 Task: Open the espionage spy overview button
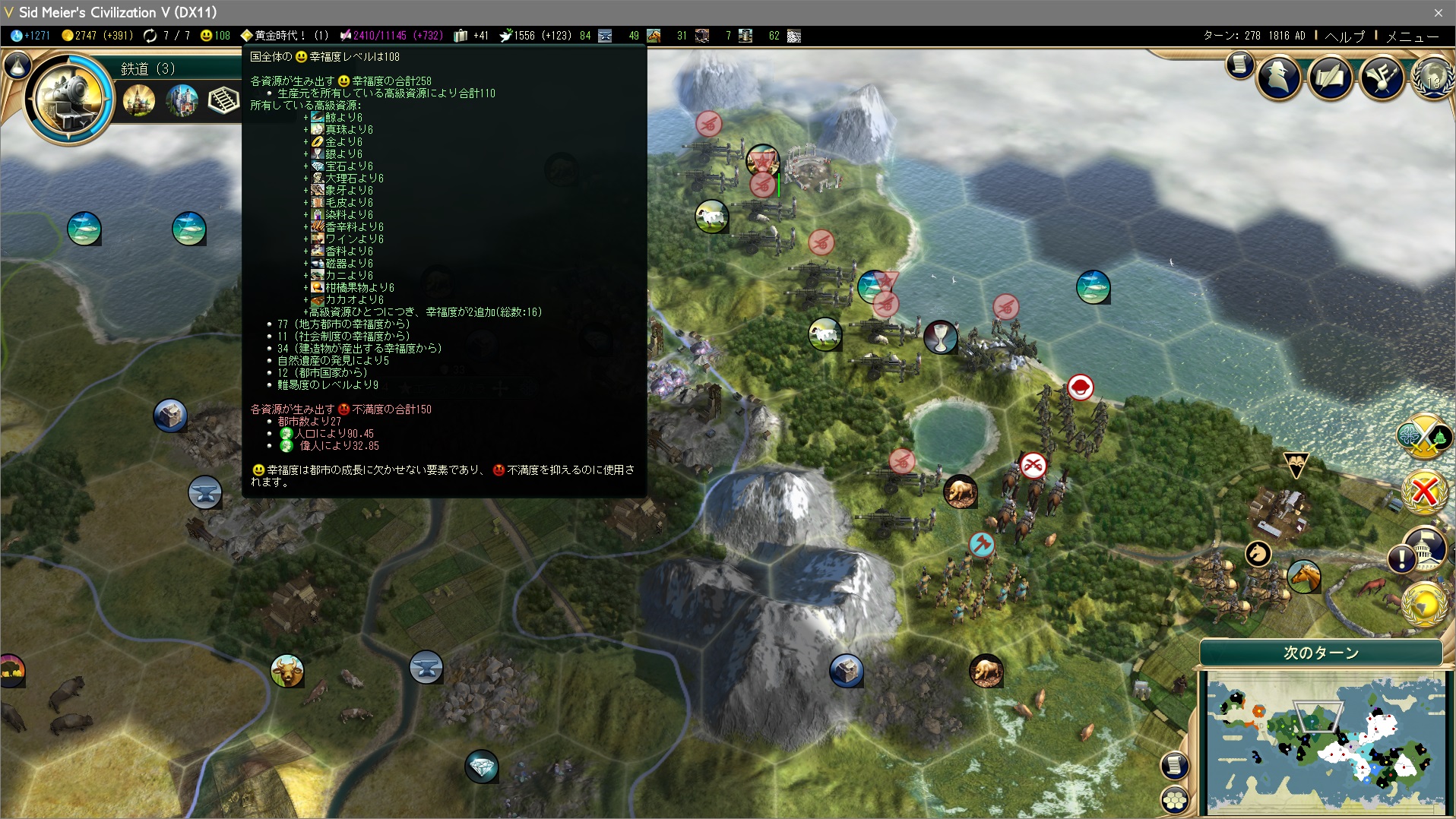pyautogui.click(x=1279, y=76)
